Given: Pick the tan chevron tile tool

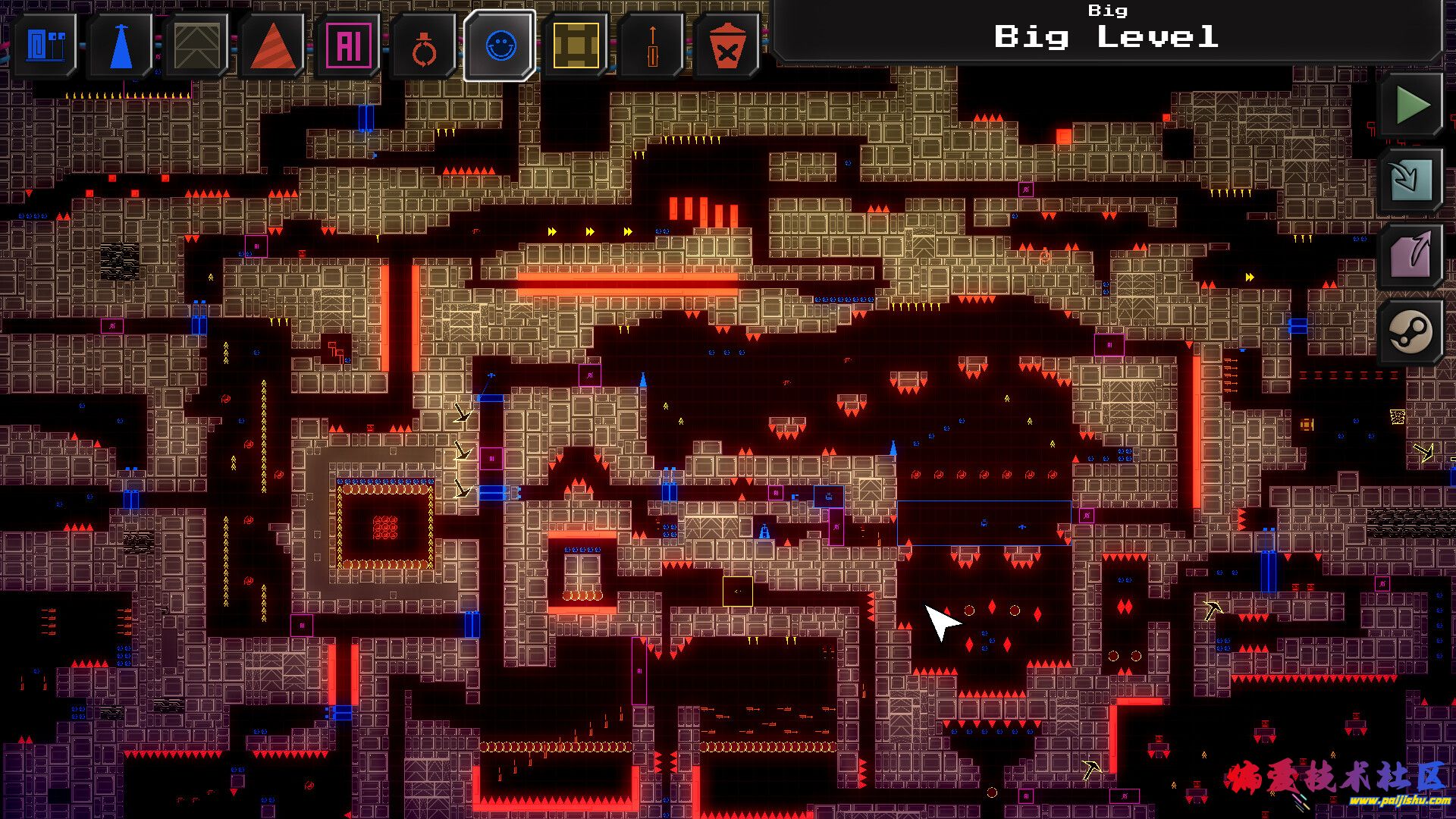Looking at the screenshot, I should 197,45.
